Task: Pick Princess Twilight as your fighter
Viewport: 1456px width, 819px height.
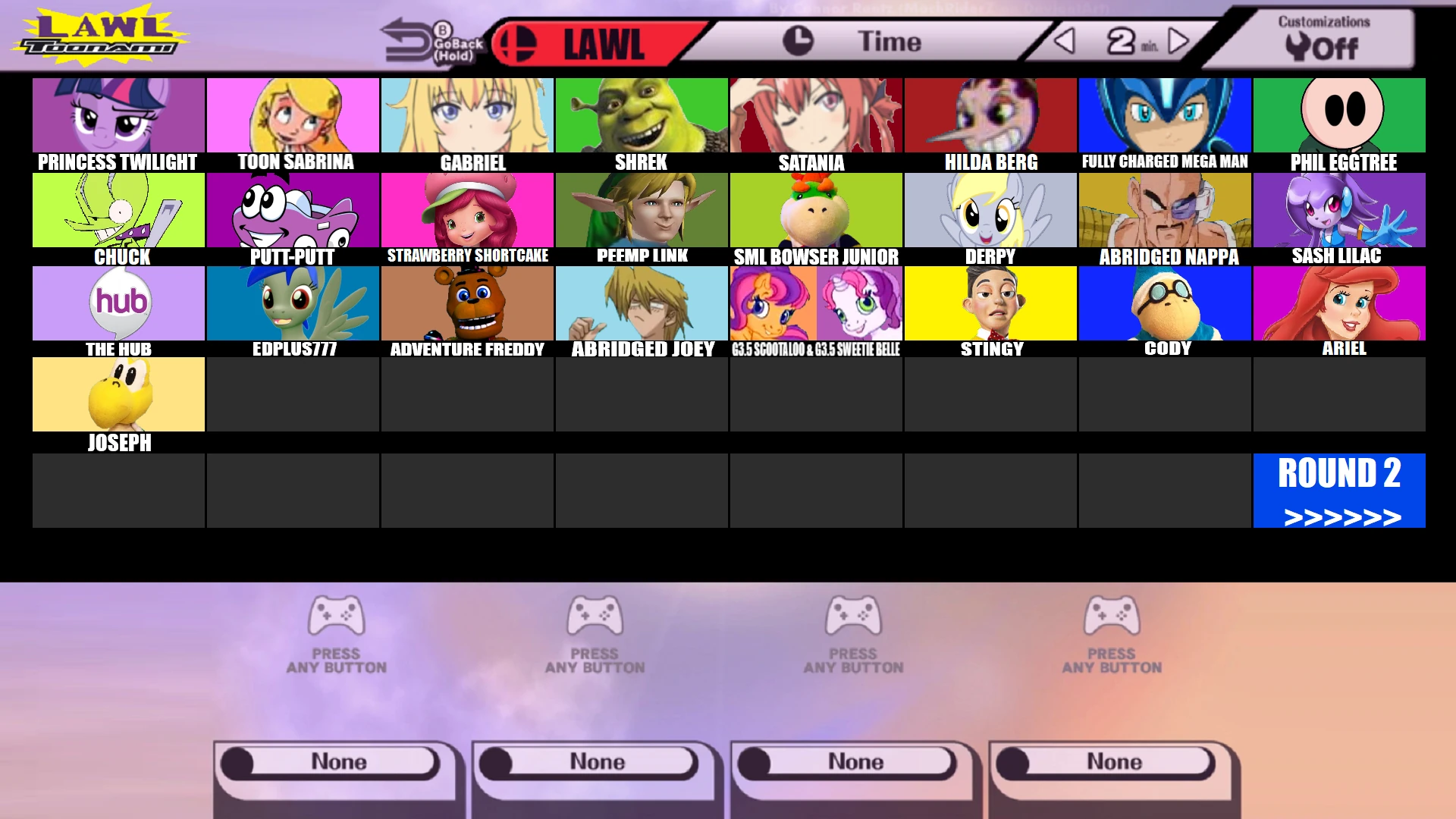Action: click(x=118, y=115)
